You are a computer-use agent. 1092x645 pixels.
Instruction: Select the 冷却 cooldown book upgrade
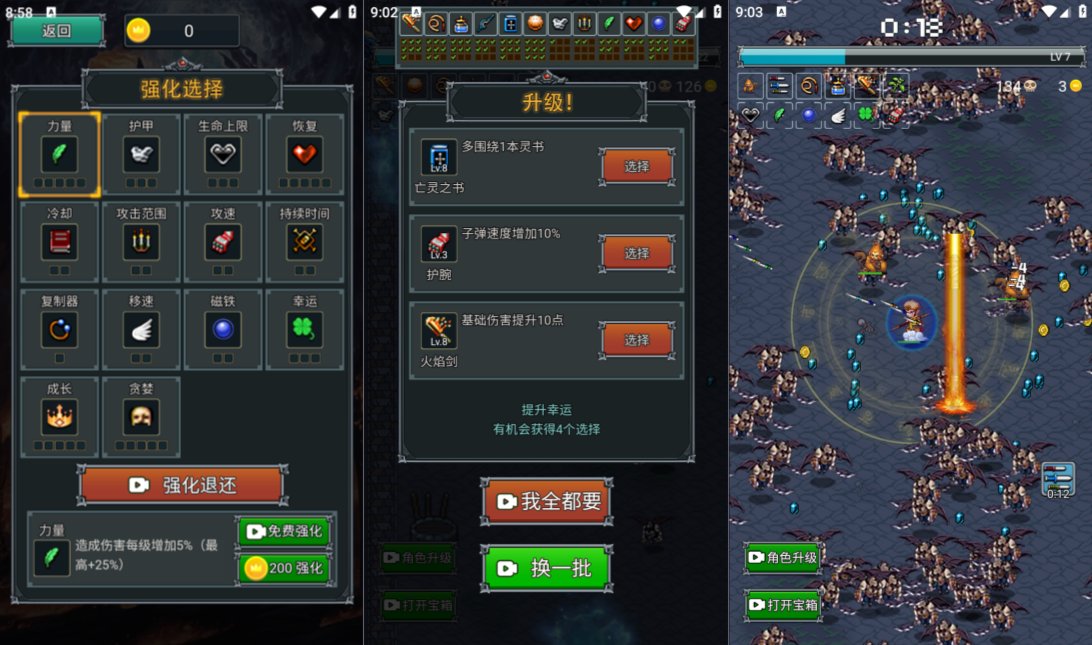coord(59,241)
